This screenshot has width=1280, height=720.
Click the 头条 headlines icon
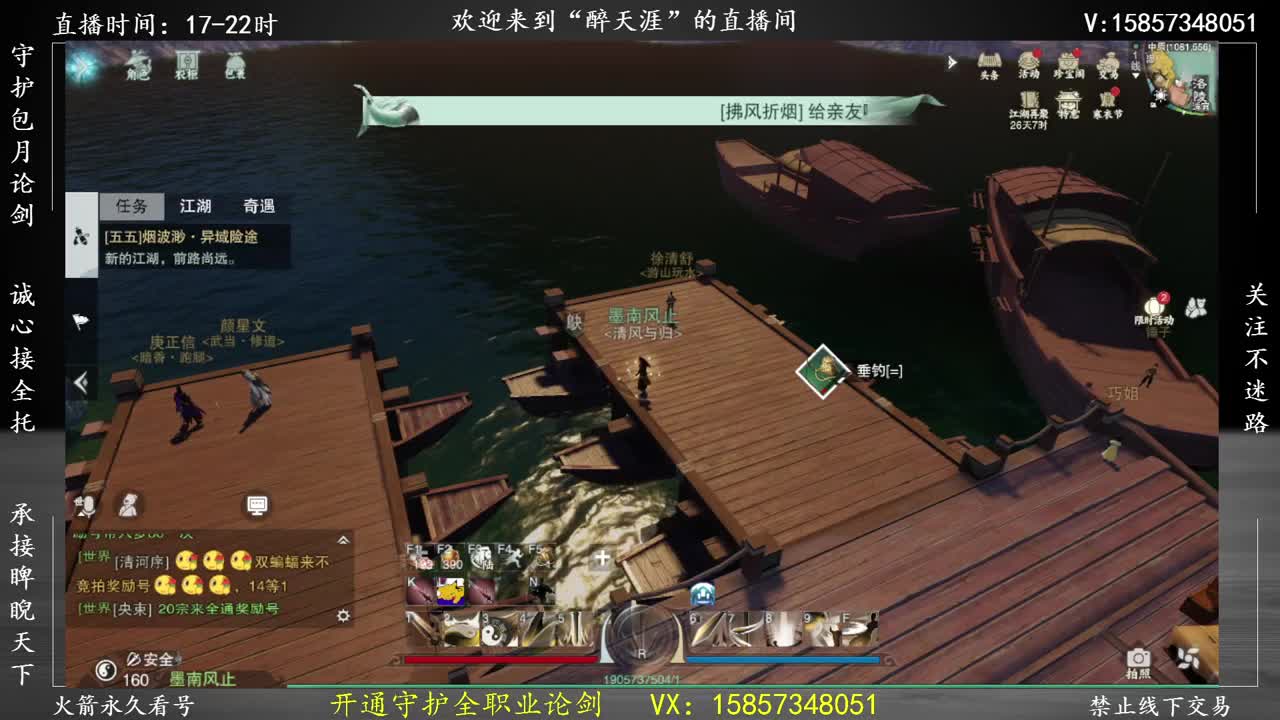coord(989,59)
